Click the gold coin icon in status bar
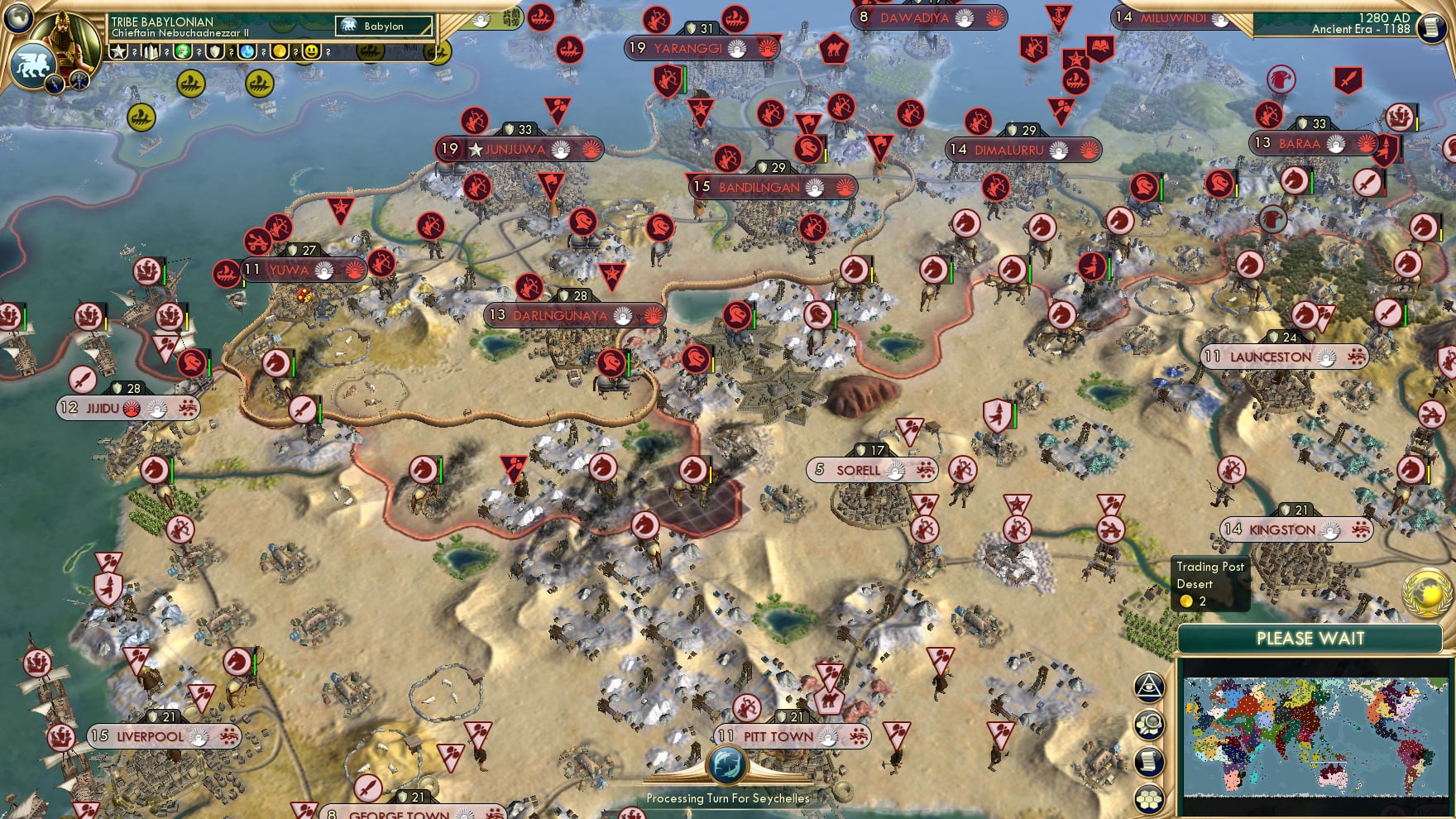 [277, 52]
